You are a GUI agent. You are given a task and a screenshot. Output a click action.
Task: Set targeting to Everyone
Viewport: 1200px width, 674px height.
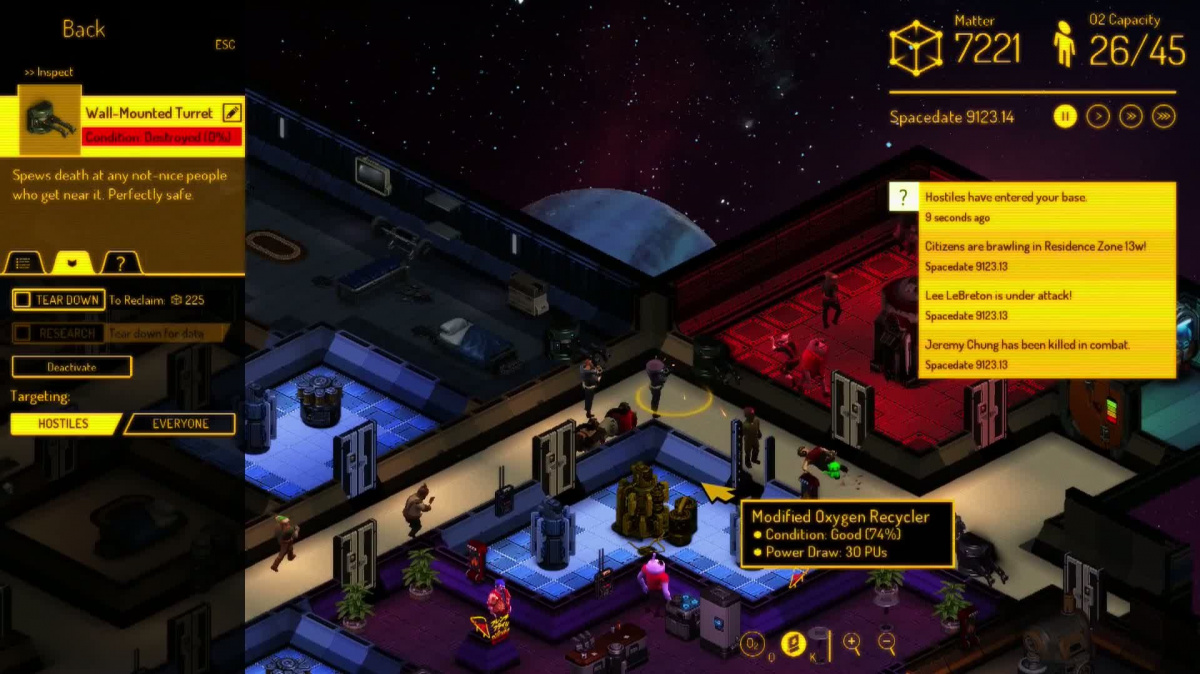[x=180, y=424]
